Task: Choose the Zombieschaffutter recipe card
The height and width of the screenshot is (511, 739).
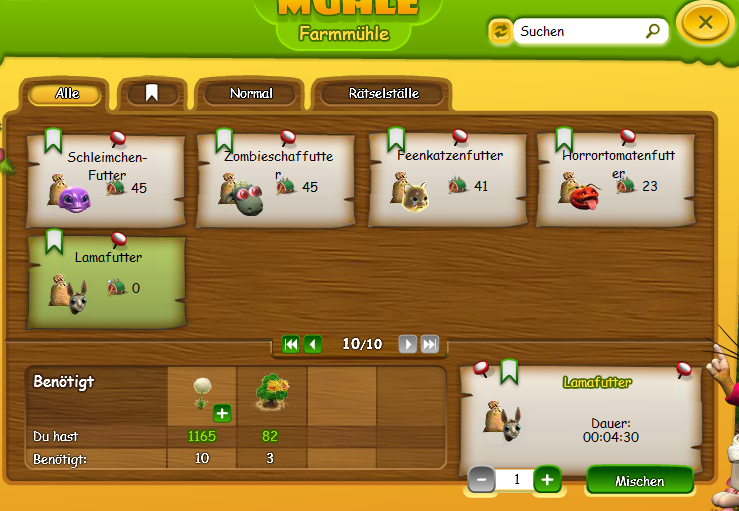Action: click(x=277, y=180)
